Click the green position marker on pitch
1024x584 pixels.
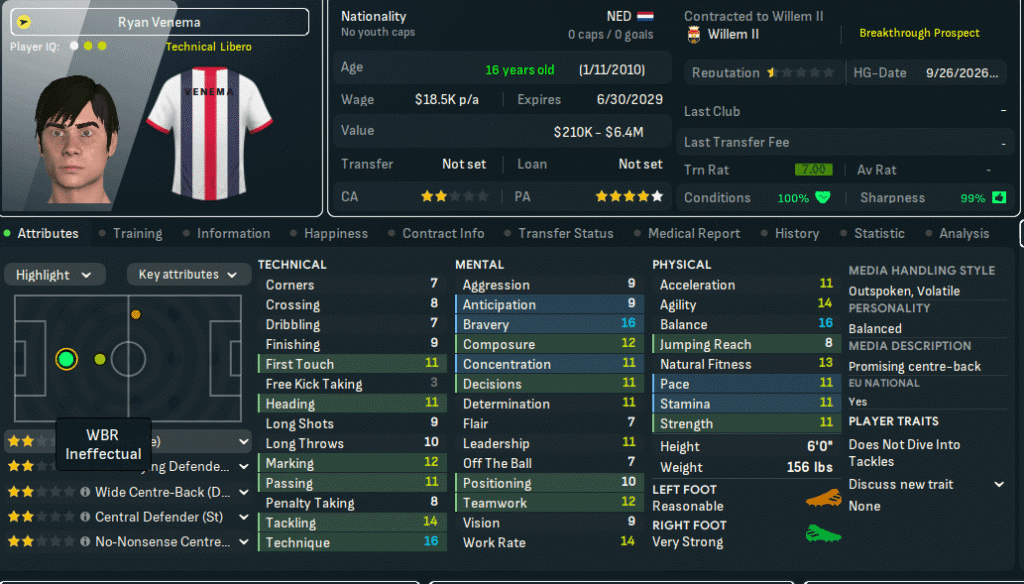(x=66, y=358)
